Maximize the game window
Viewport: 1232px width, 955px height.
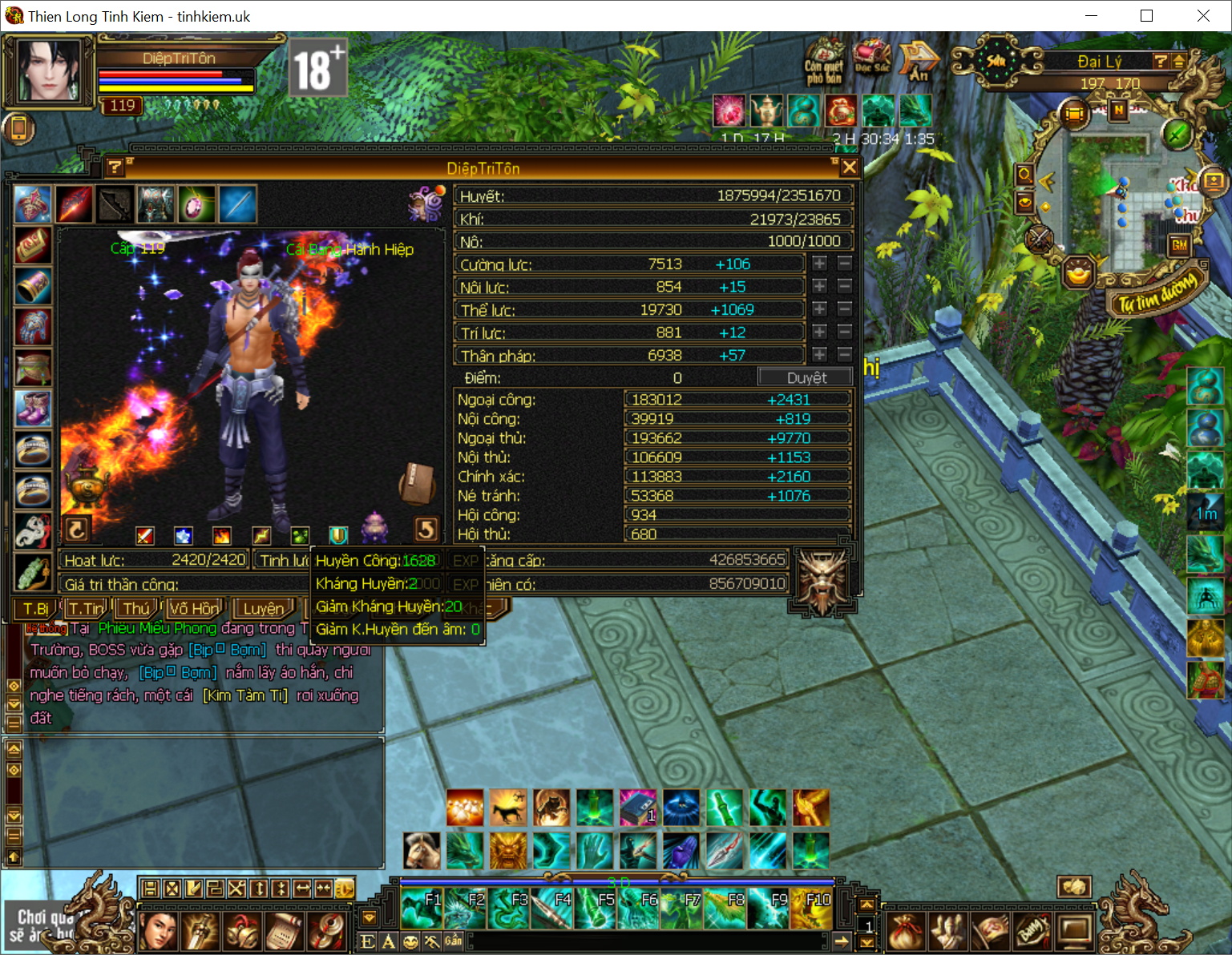(1146, 16)
